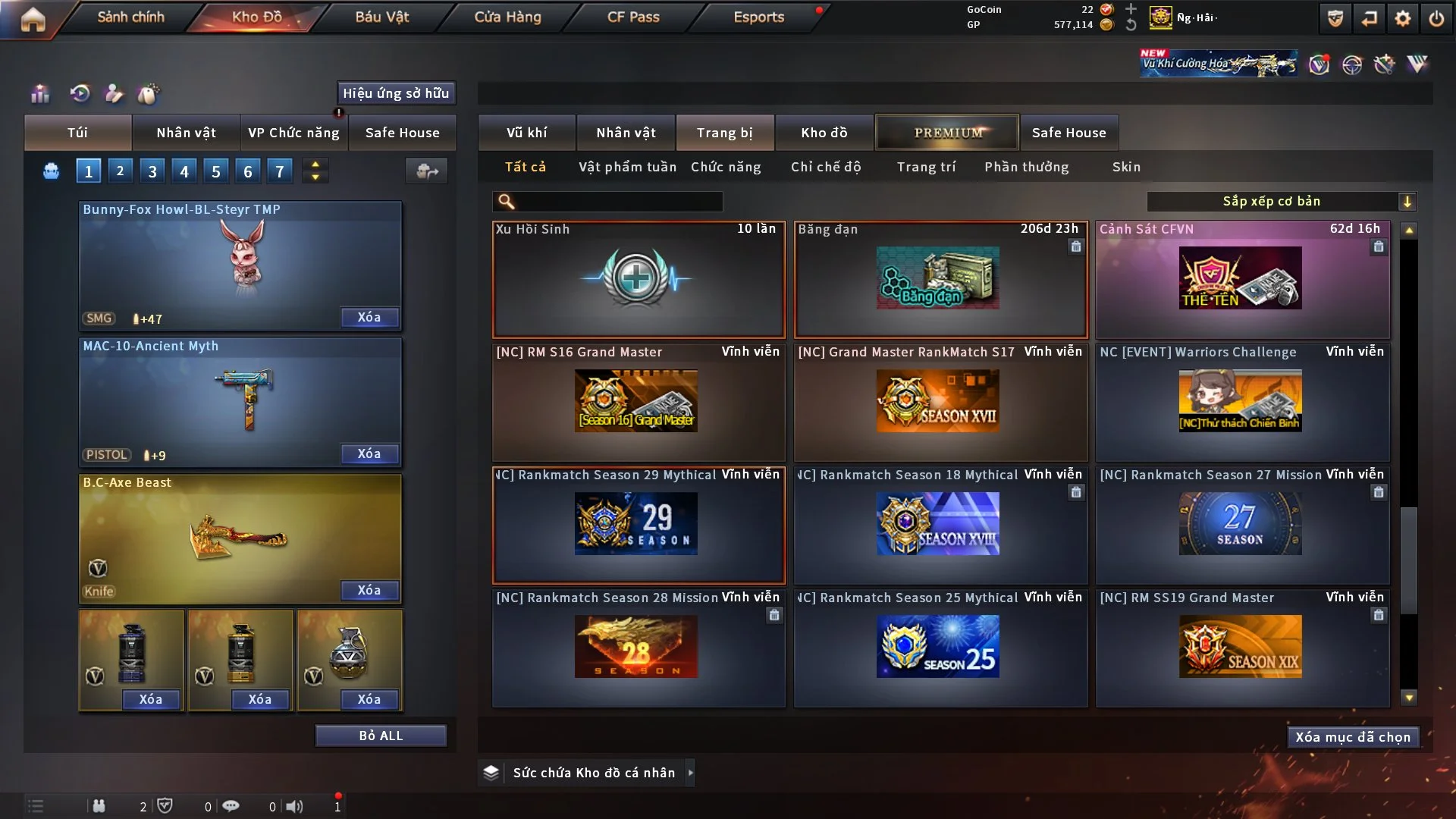Click Xóa mục đã chọn button

[x=1353, y=737]
